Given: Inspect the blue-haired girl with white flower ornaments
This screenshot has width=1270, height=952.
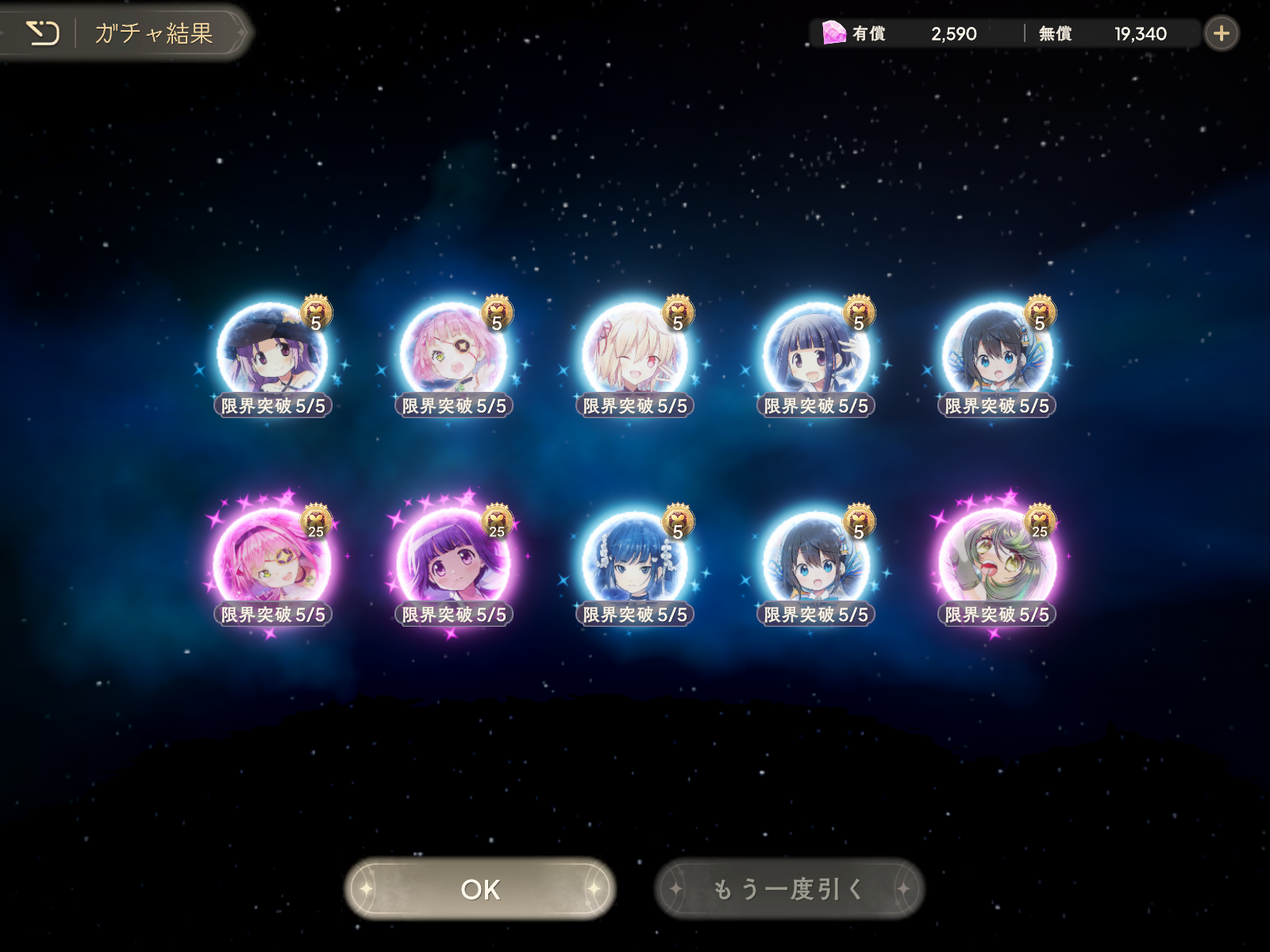Looking at the screenshot, I should pos(634,563).
